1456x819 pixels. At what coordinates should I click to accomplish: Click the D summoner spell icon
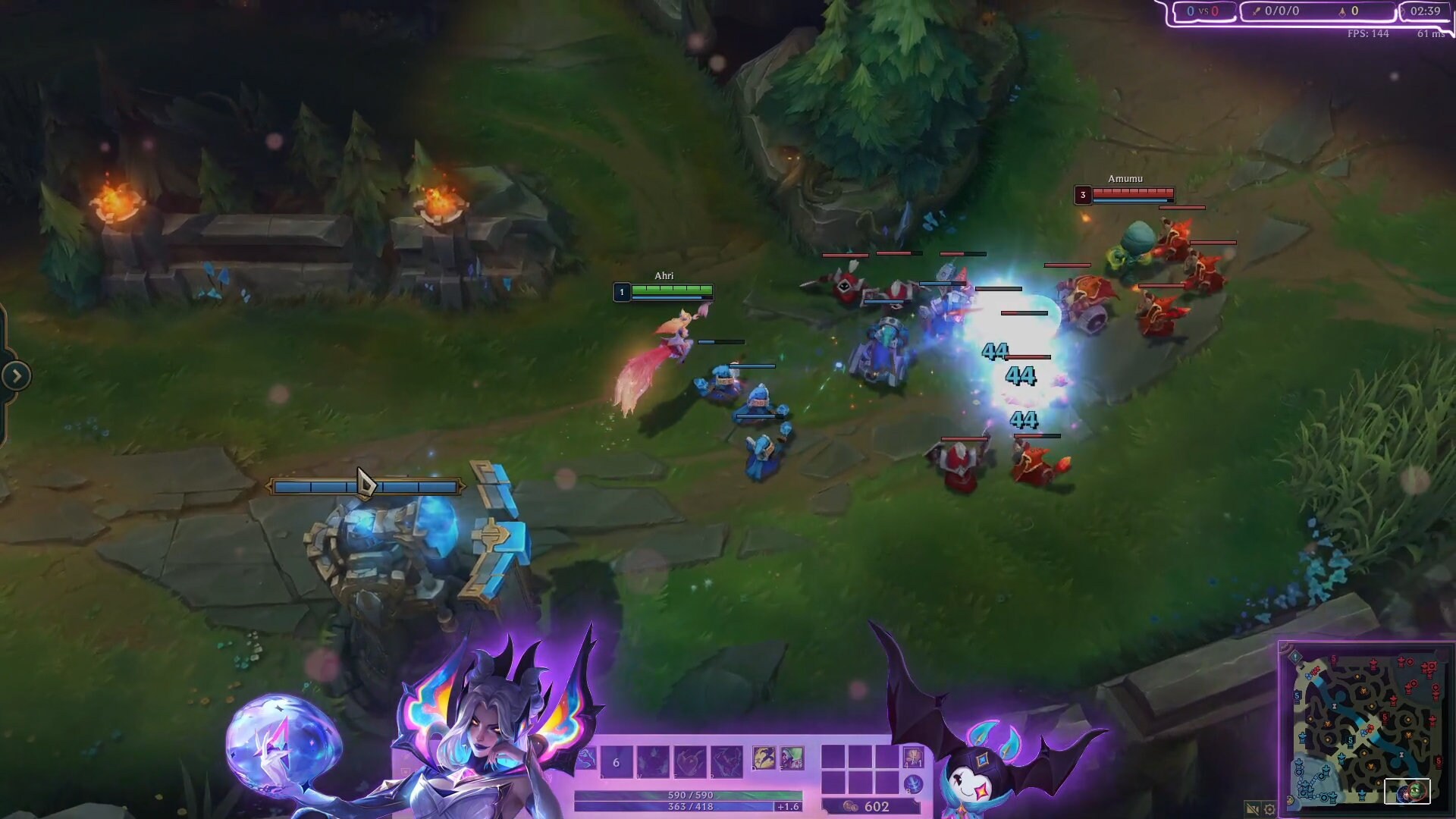pos(764,758)
